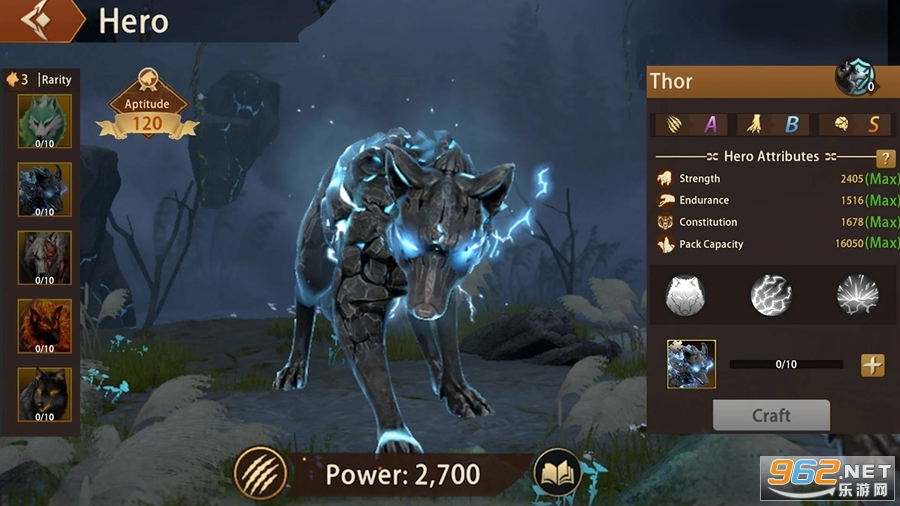Click the Craft button
The width and height of the screenshot is (900, 506).
tap(771, 415)
